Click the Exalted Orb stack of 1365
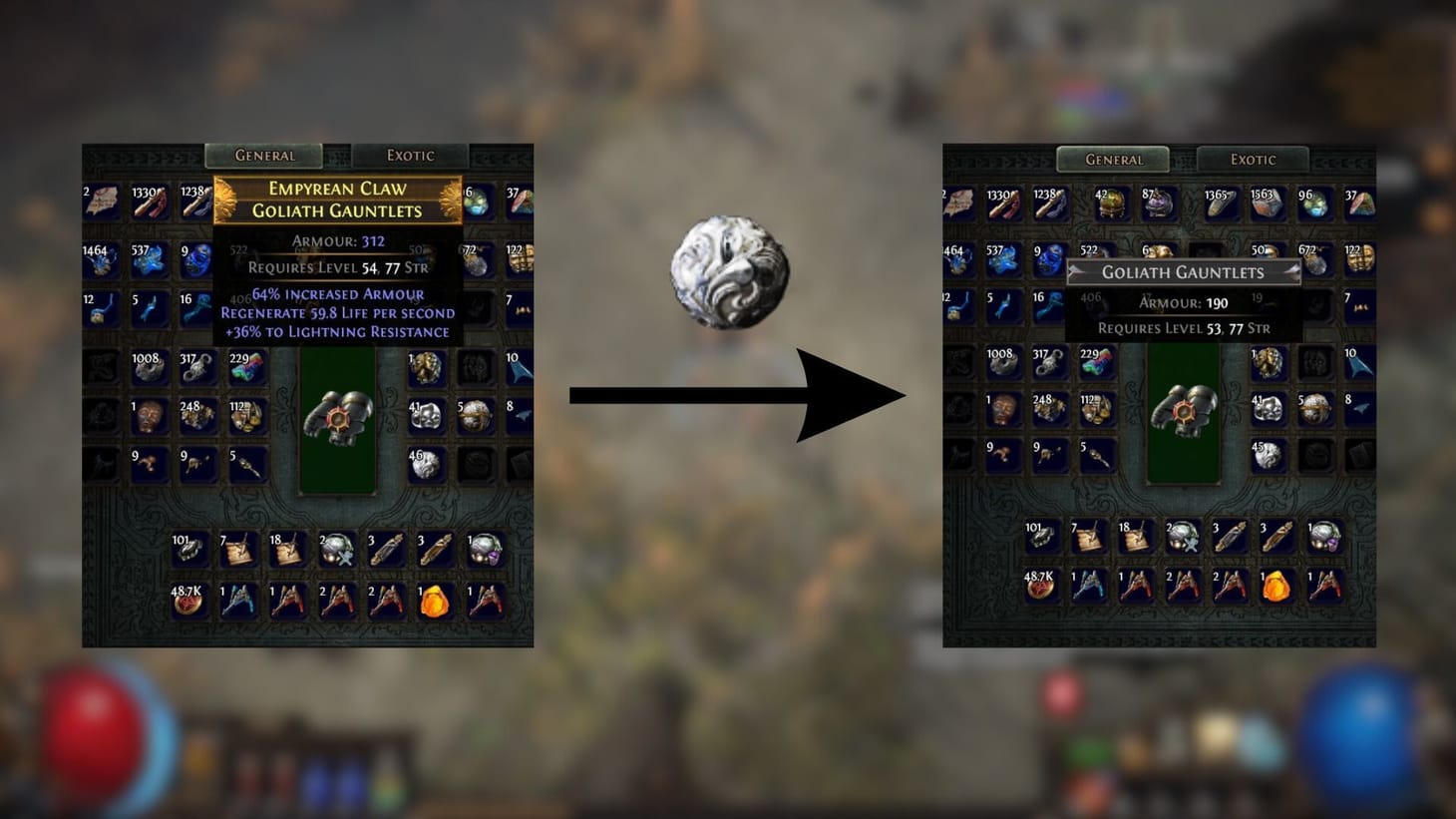This screenshot has height=819, width=1456. pyautogui.click(x=1222, y=205)
